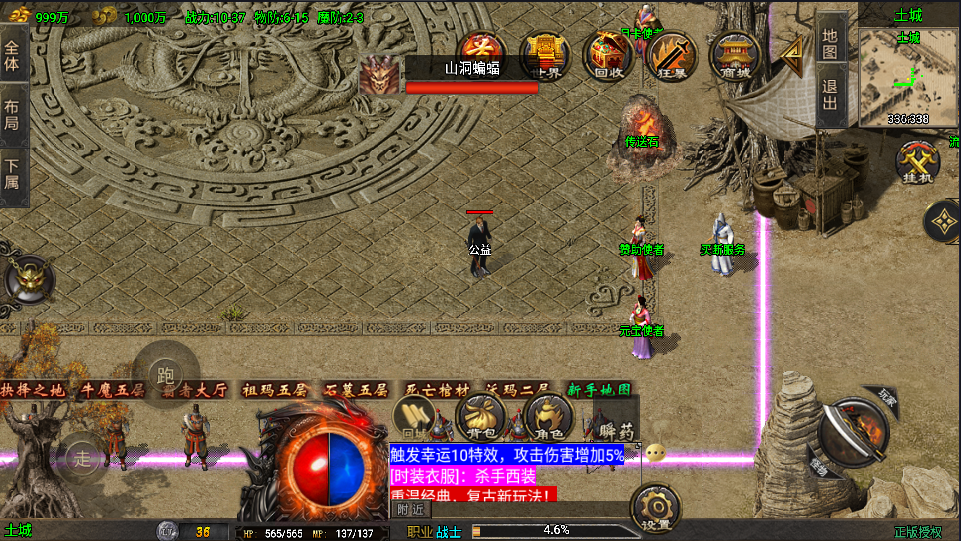Teleport to 新手地图

click(x=599, y=390)
